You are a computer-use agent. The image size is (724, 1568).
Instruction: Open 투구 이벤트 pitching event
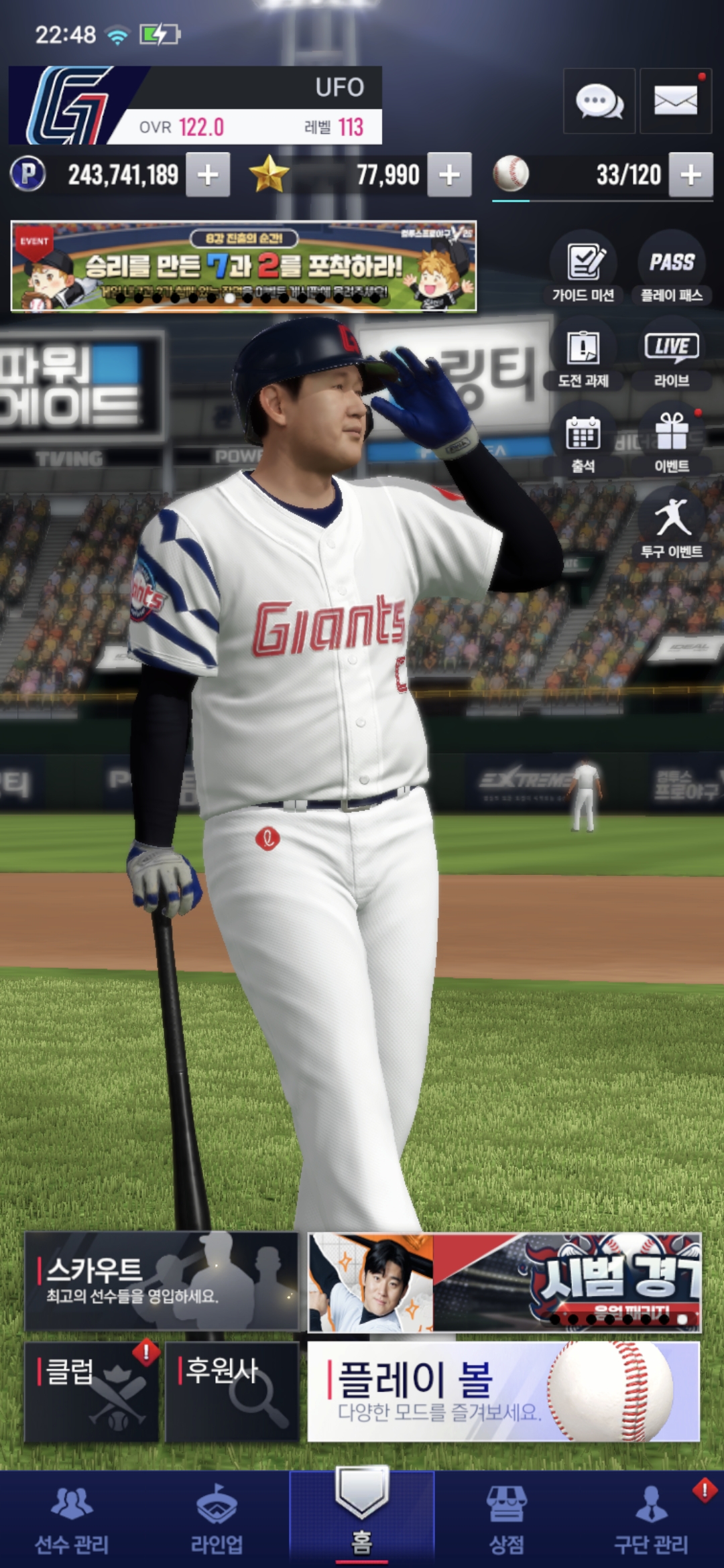pyautogui.click(x=672, y=526)
